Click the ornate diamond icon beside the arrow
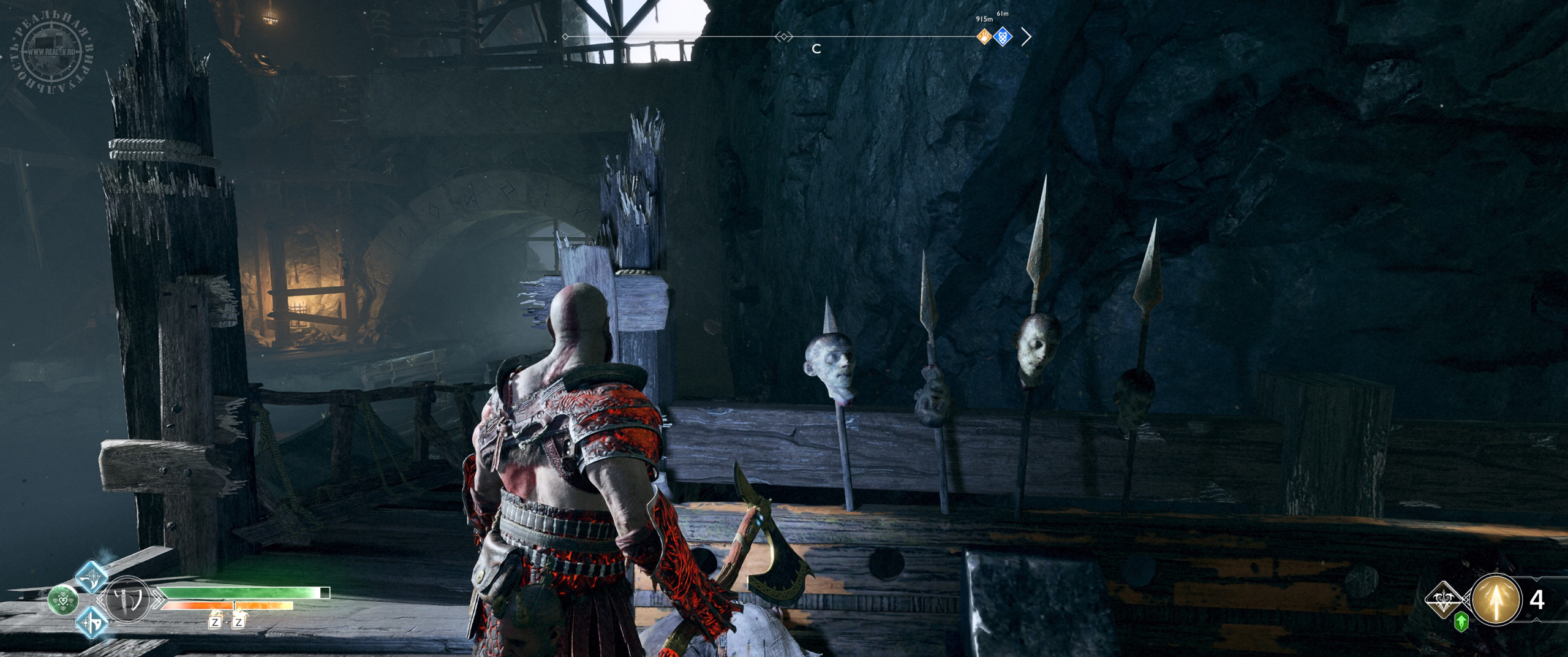Viewport: 1568px width, 657px height. [x=1444, y=600]
